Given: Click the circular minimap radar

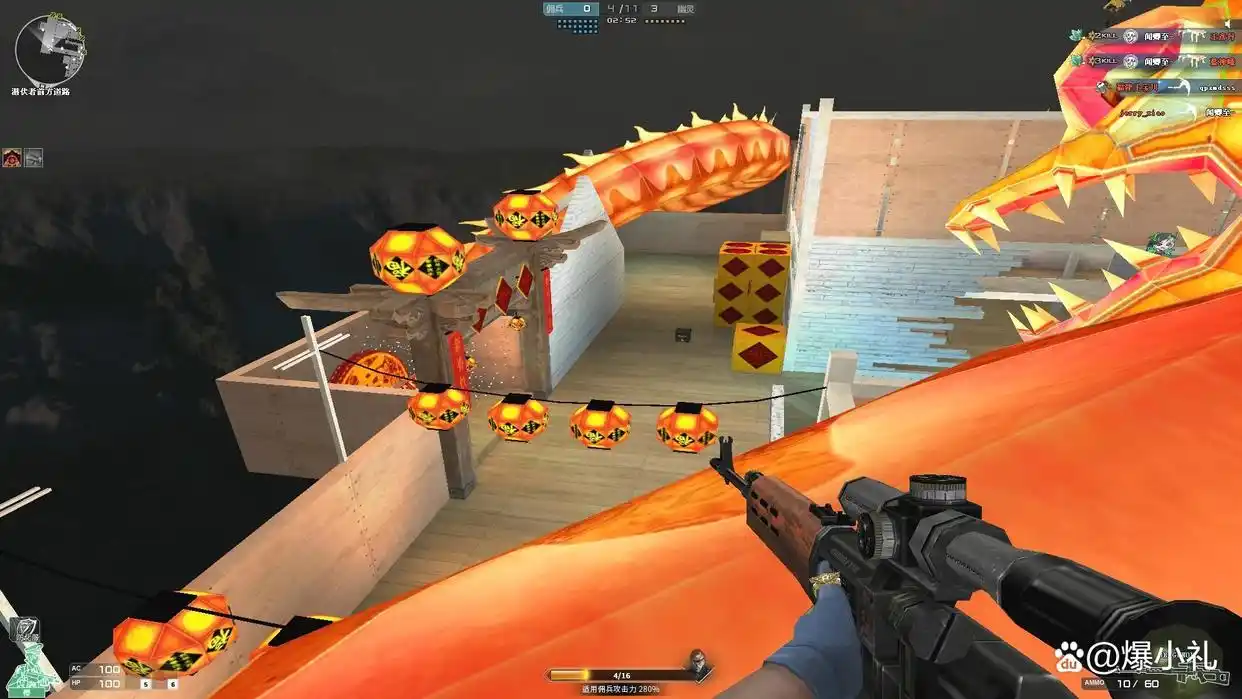Looking at the screenshot, I should [x=48, y=50].
